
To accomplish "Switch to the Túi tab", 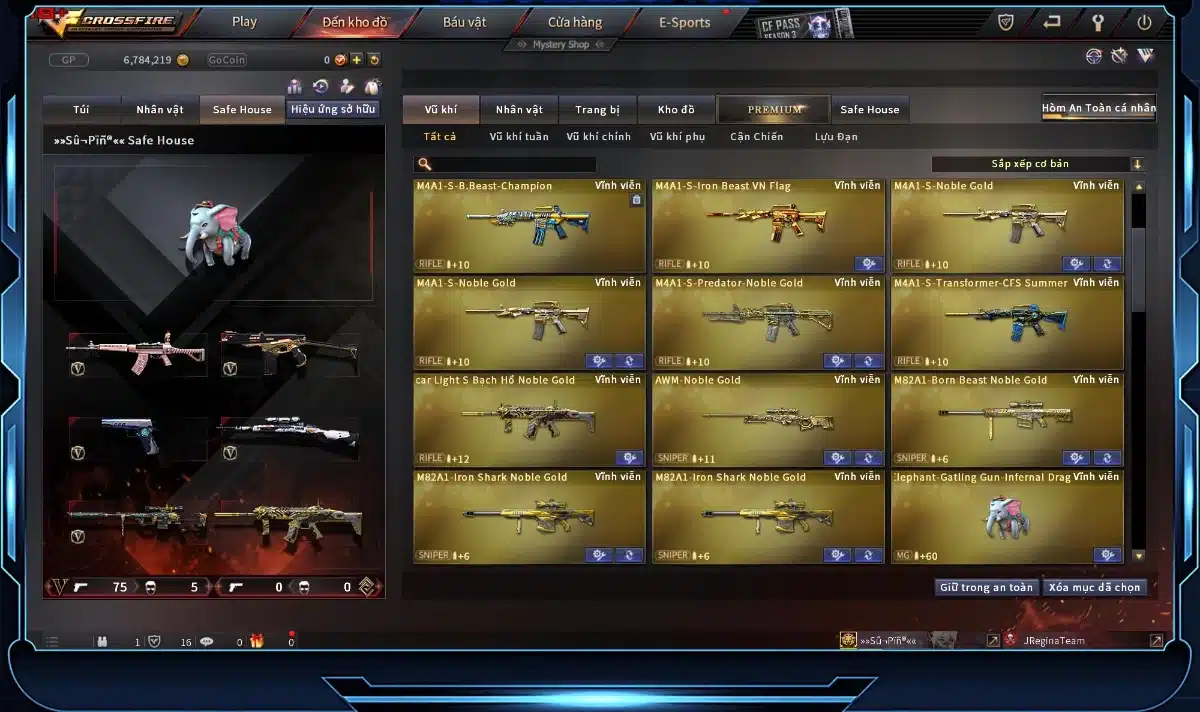I will click(82, 110).
